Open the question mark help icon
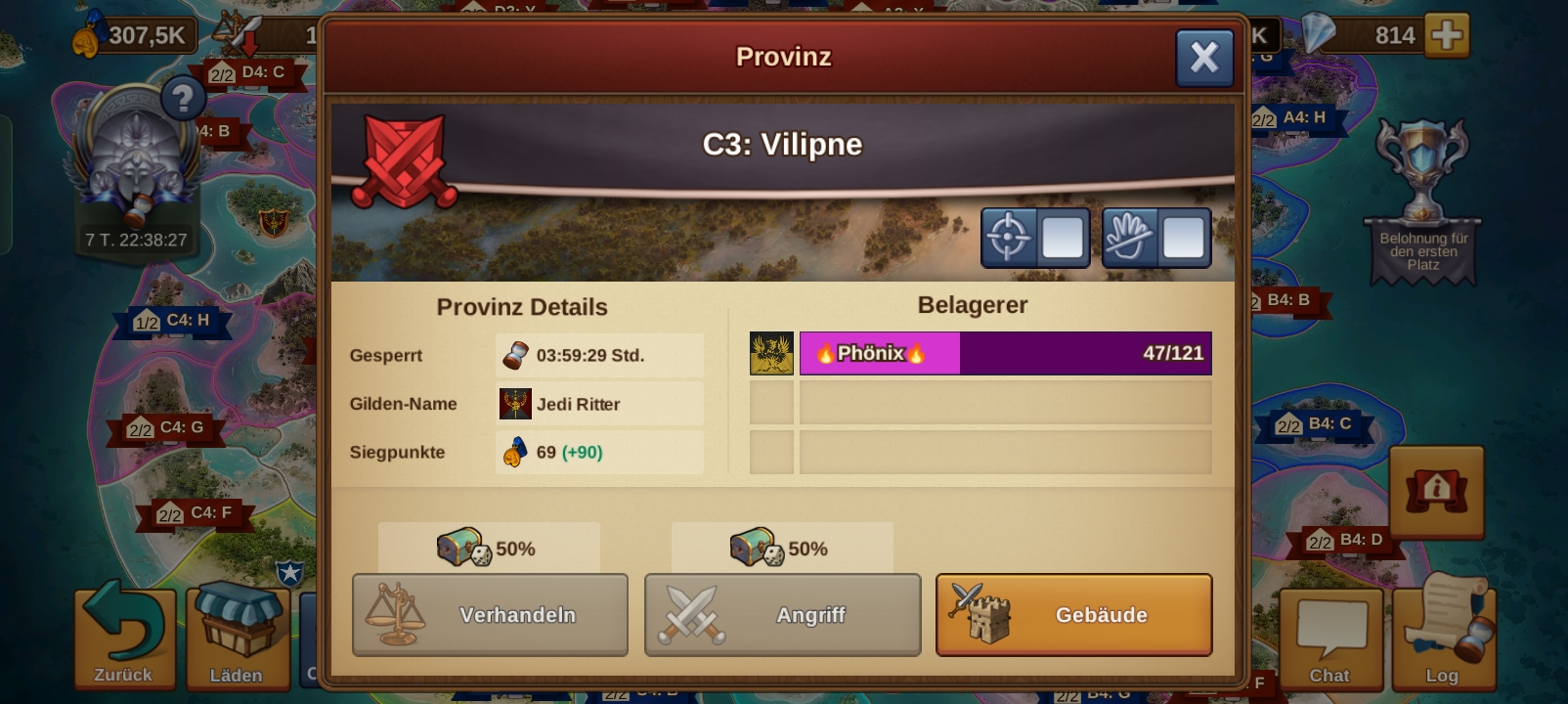1568x704 pixels. pyautogui.click(x=182, y=98)
